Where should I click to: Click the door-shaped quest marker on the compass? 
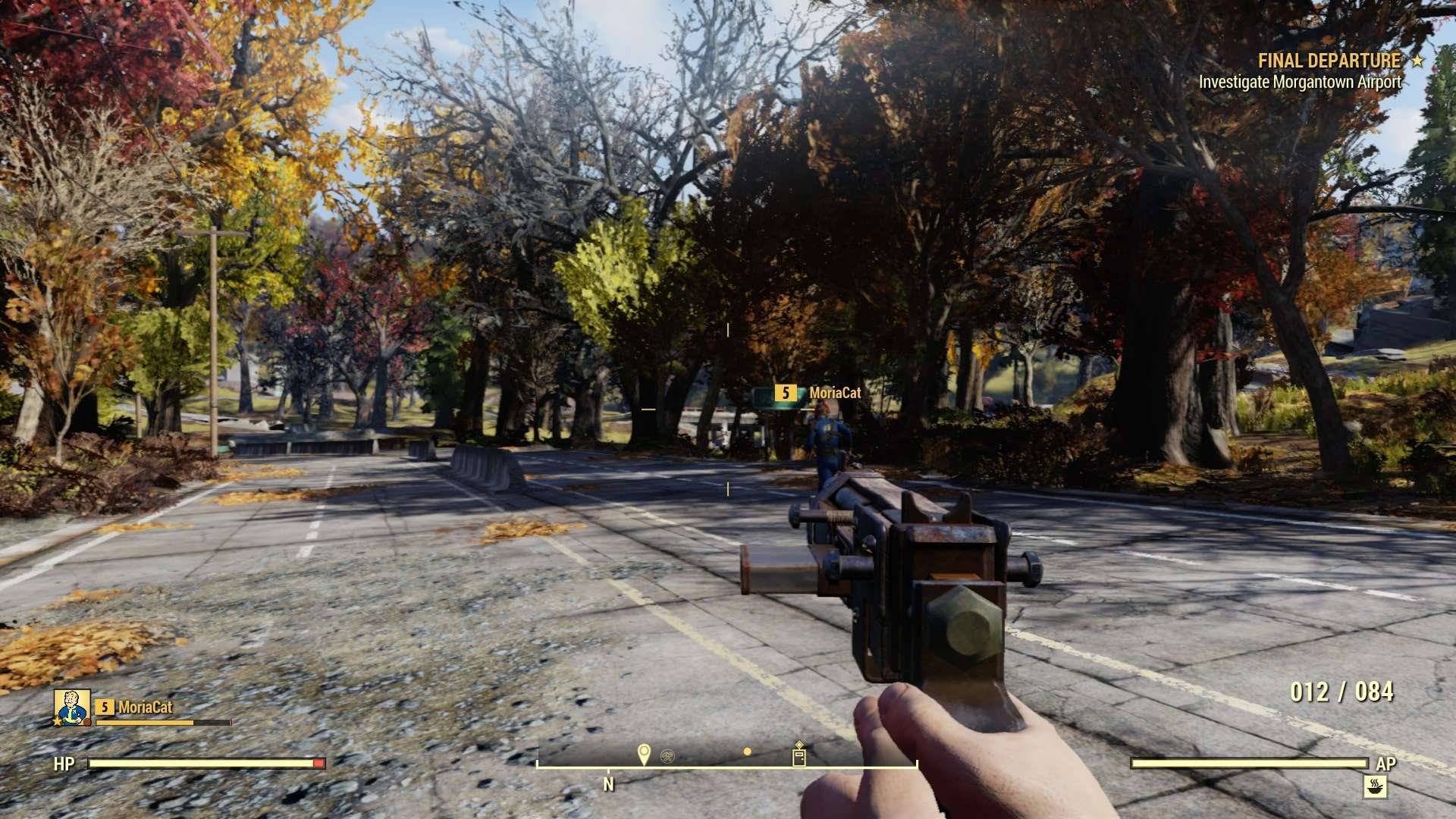(x=799, y=755)
